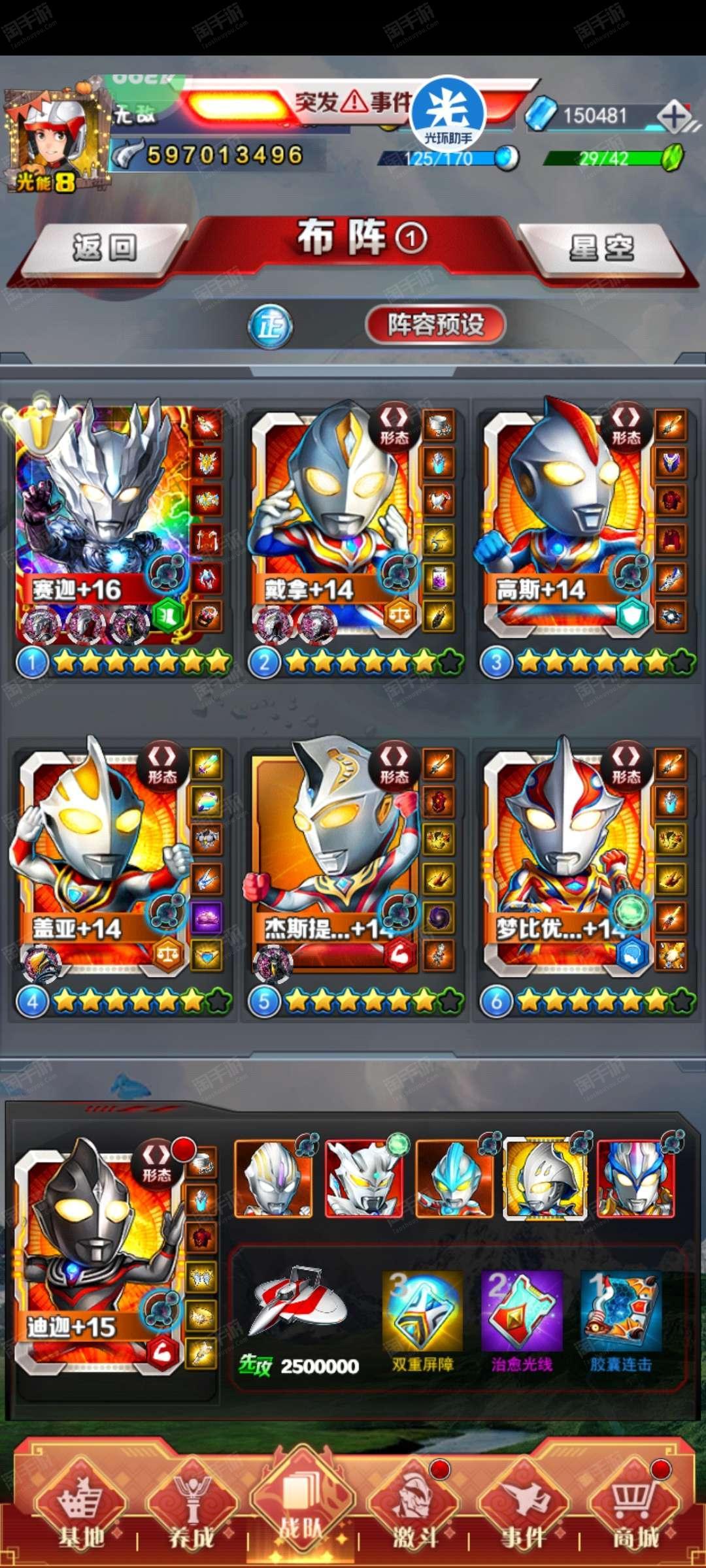Choose the 高斯+14 hero card

click(565, 523)
